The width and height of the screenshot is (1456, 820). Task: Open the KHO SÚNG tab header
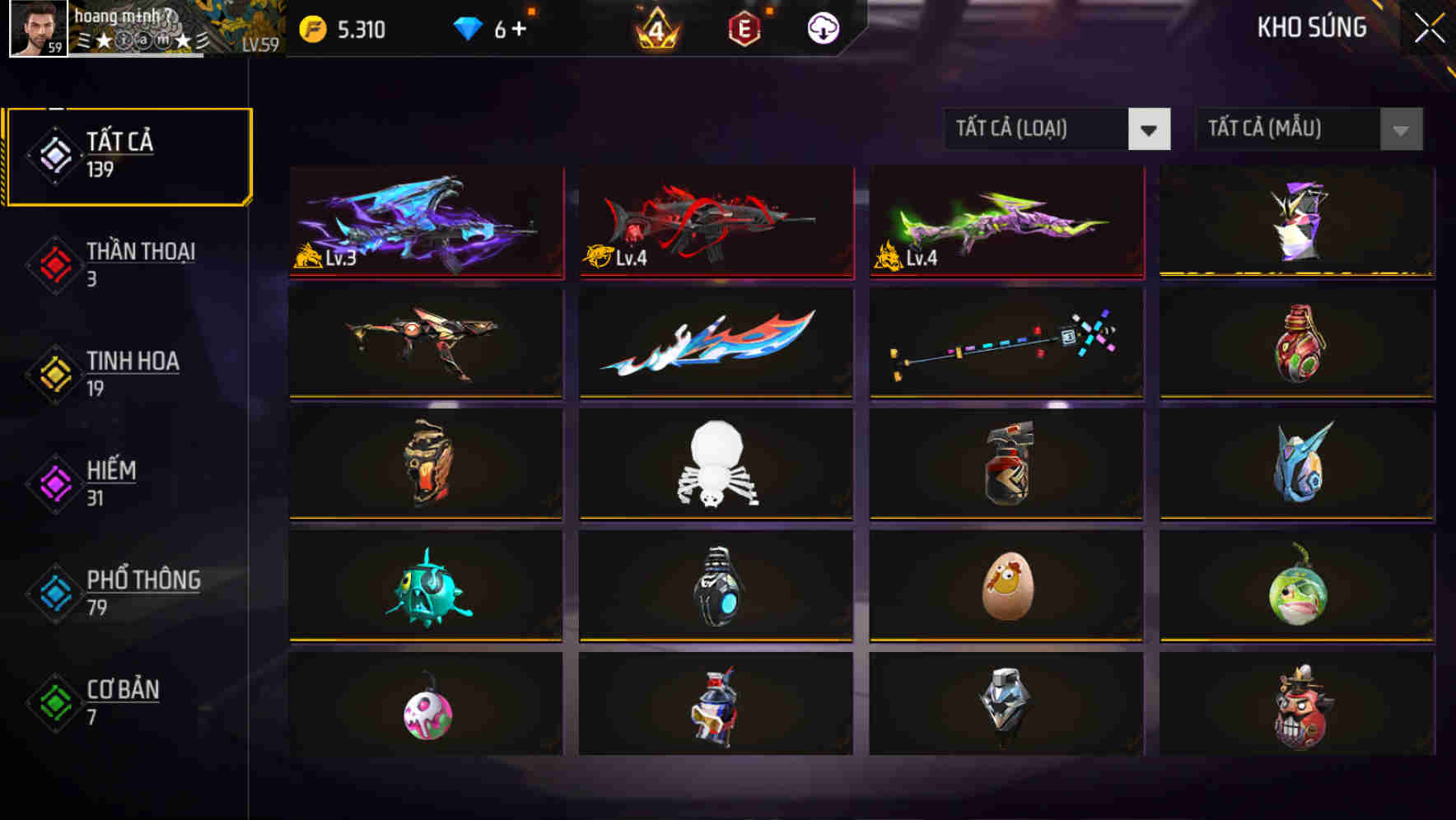tap(1312, 27)
